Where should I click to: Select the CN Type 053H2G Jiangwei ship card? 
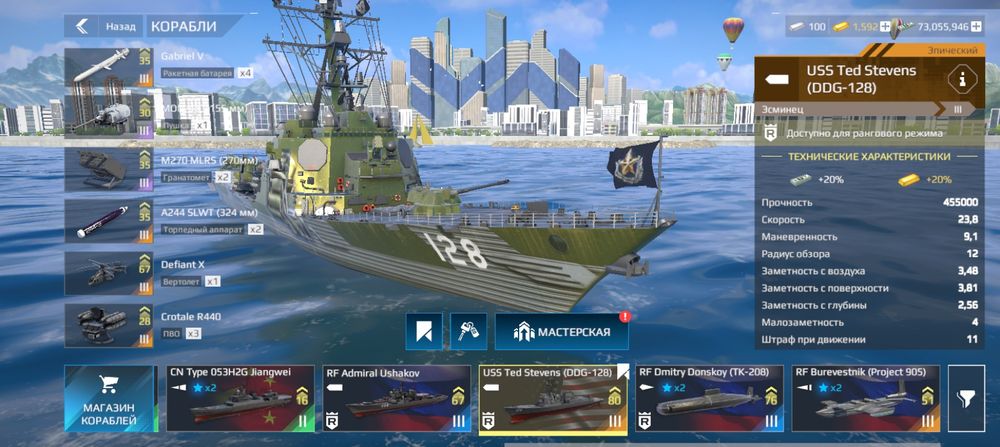tap(241, 400)
